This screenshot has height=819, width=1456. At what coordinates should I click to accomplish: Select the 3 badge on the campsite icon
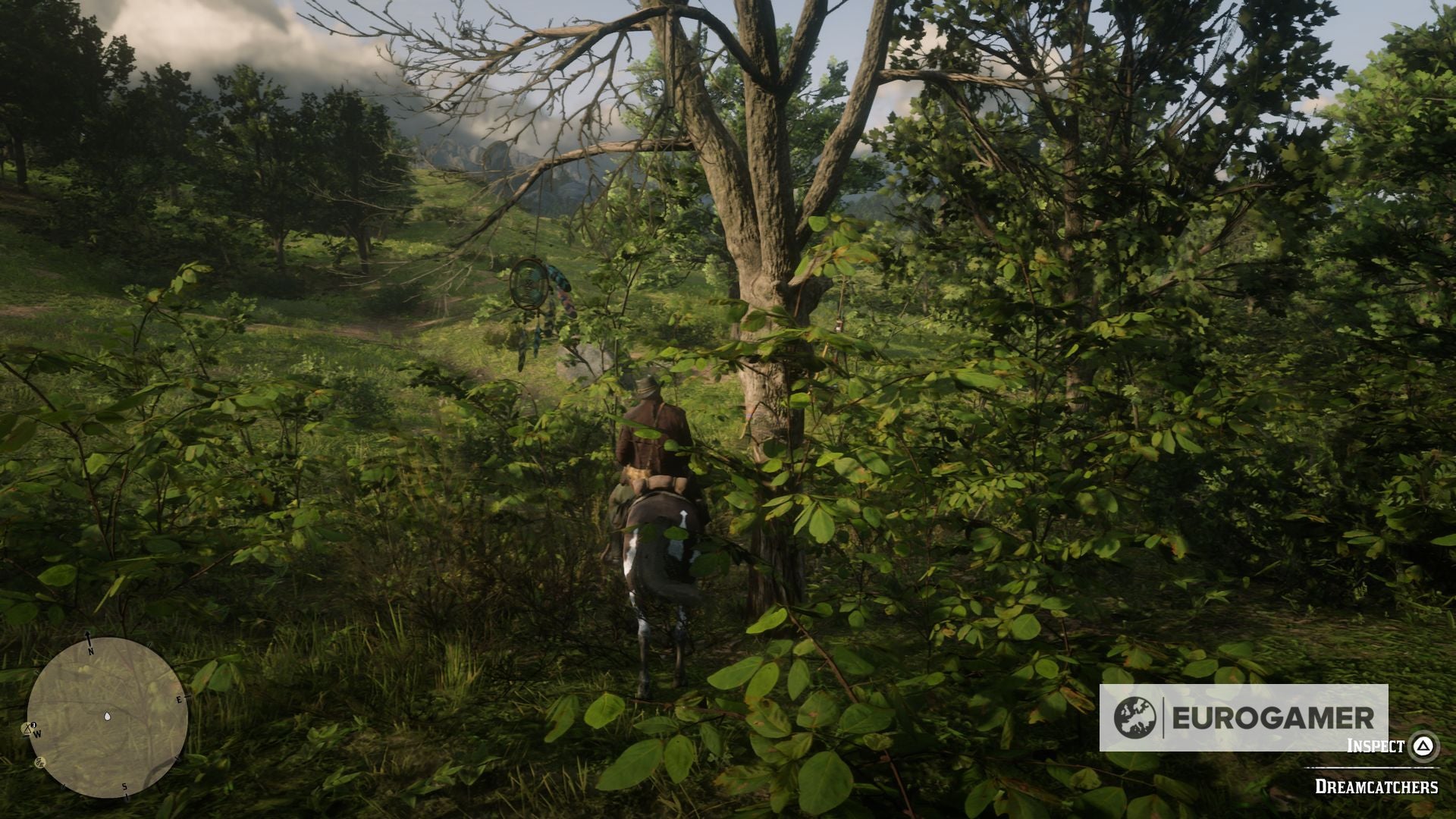(x=33, y=724)
